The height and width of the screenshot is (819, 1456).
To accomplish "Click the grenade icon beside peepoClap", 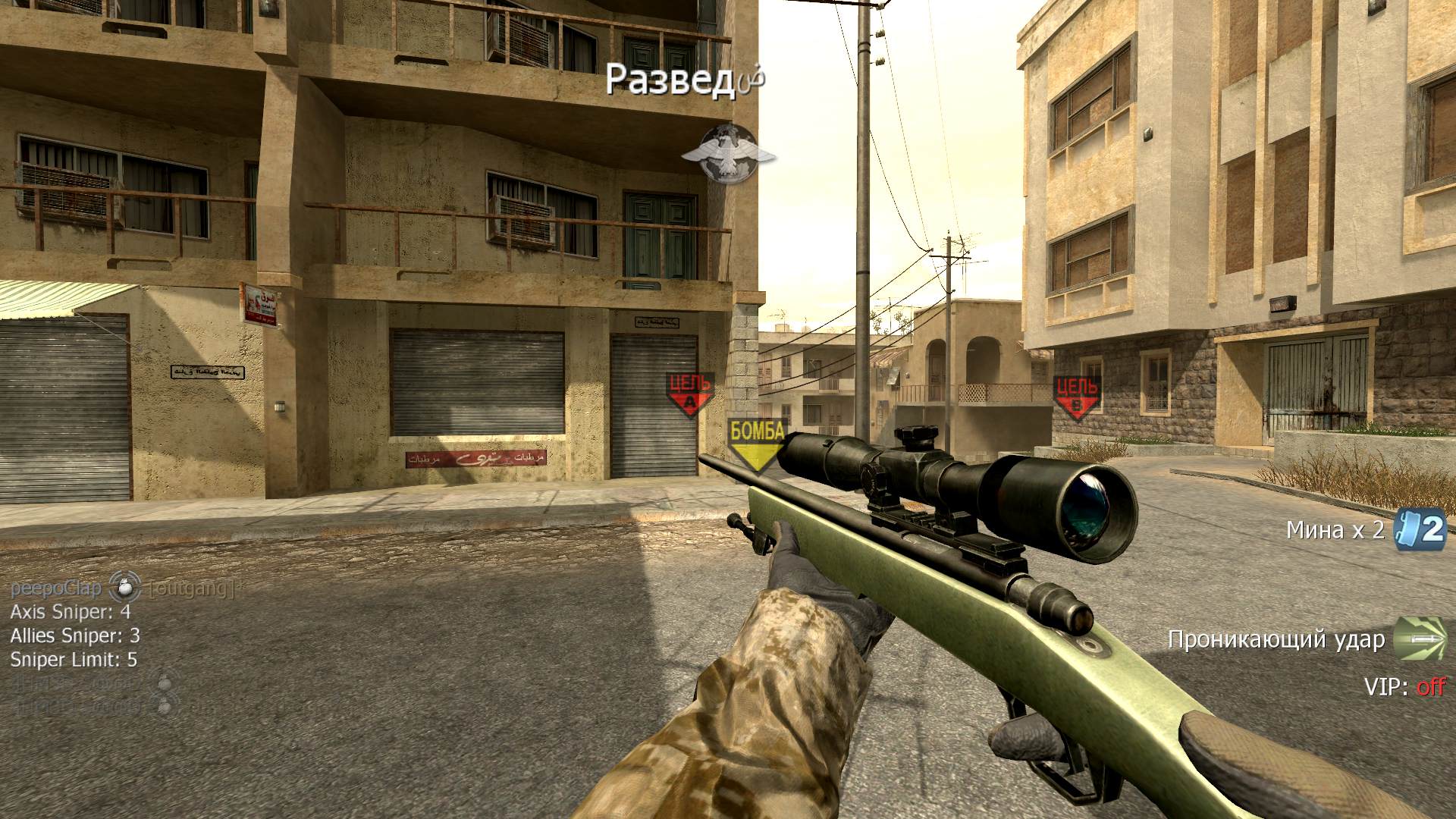I will click(125, 588).
